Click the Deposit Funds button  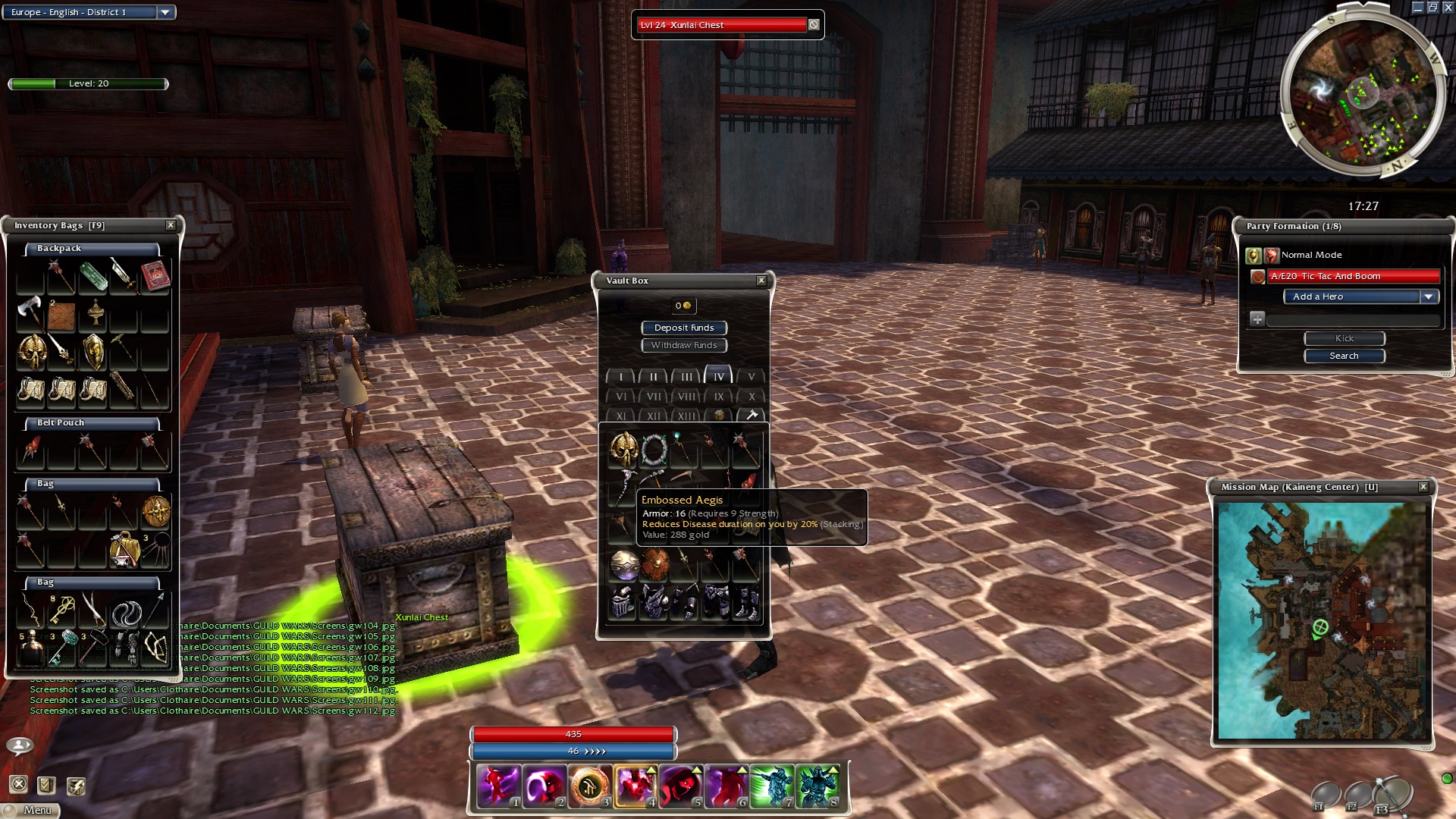point(684,328)
